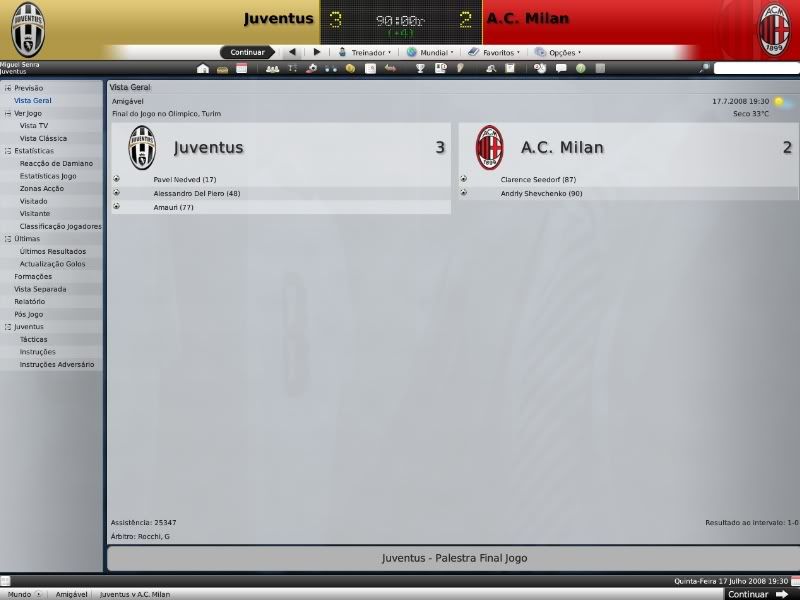View Classificação Jogadores ratings

coord(60,226)
